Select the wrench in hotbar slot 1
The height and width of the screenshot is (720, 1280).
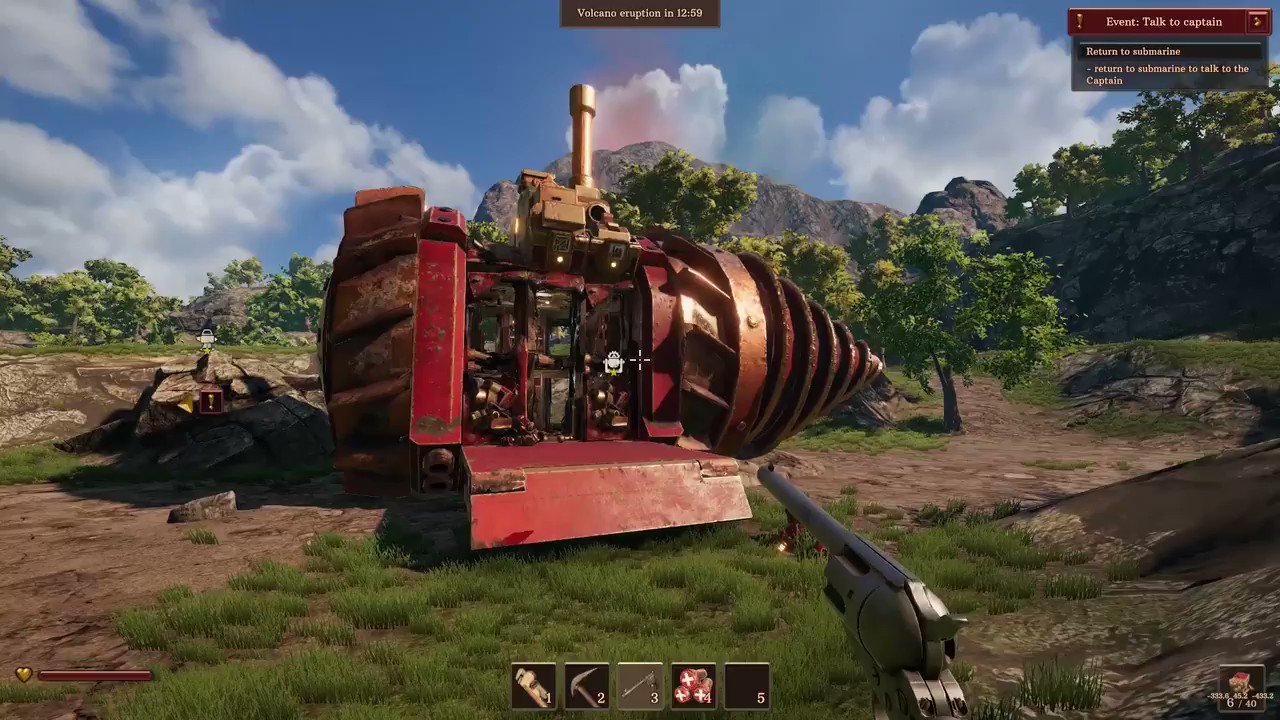coord(534,685)
